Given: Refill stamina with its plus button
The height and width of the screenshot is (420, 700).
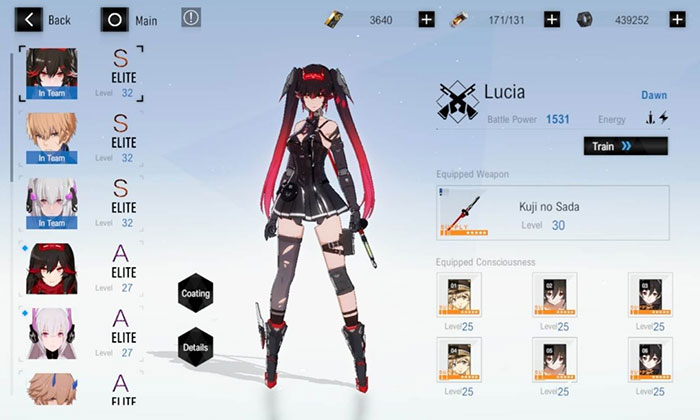Looking at the screenshot, I should (x=552, y=19).
